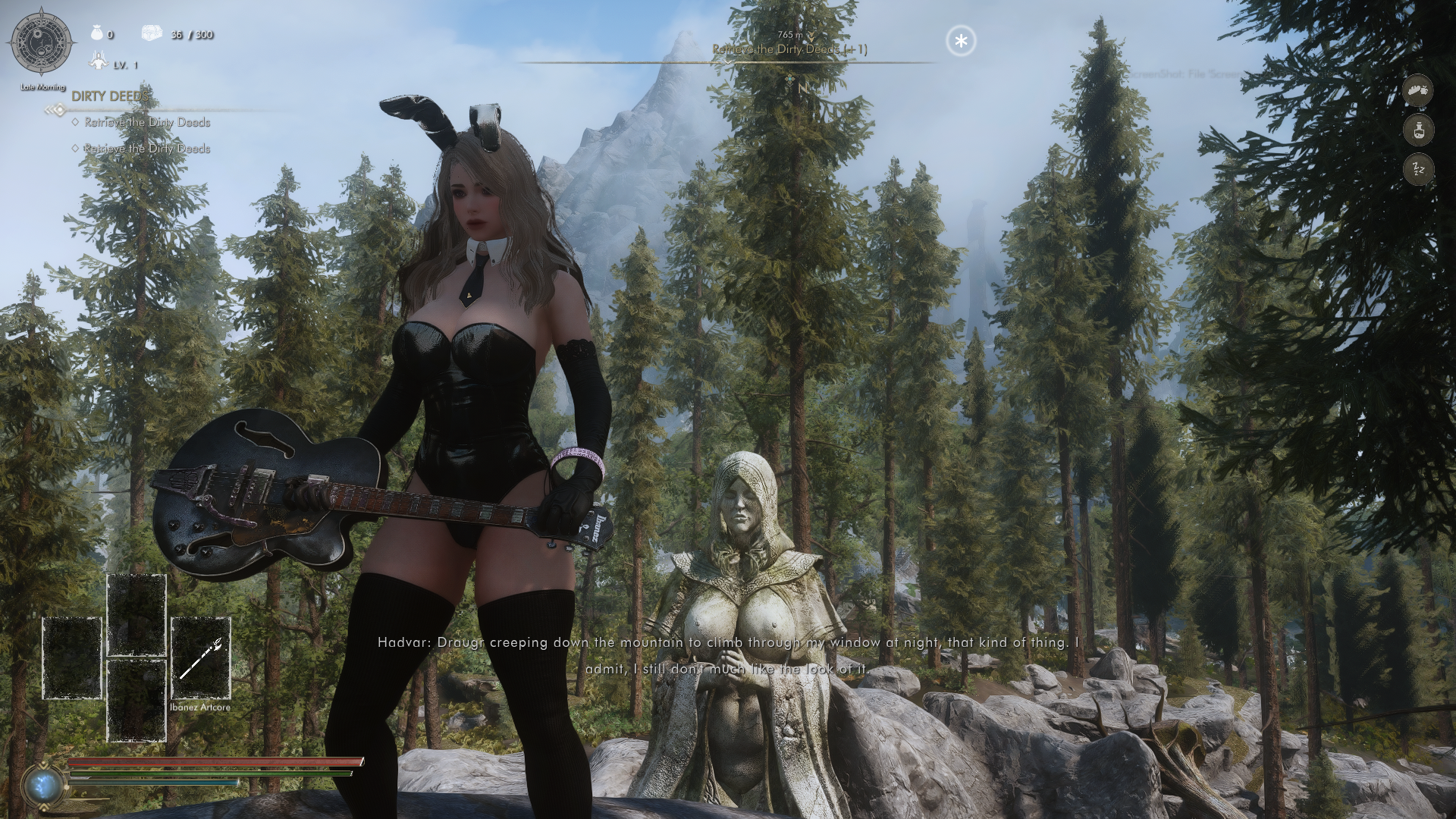Check the fatigue sleep icon
1456x819 pixels.
tap(1418, 169)
